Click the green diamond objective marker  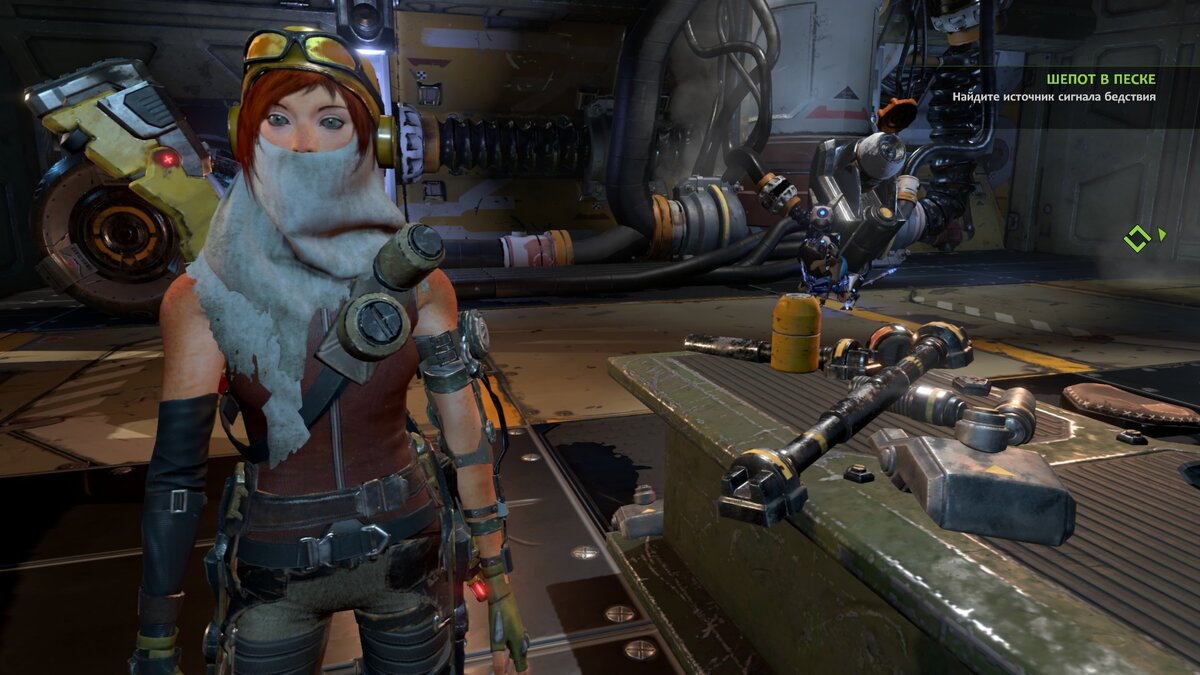pos(1137,238)
